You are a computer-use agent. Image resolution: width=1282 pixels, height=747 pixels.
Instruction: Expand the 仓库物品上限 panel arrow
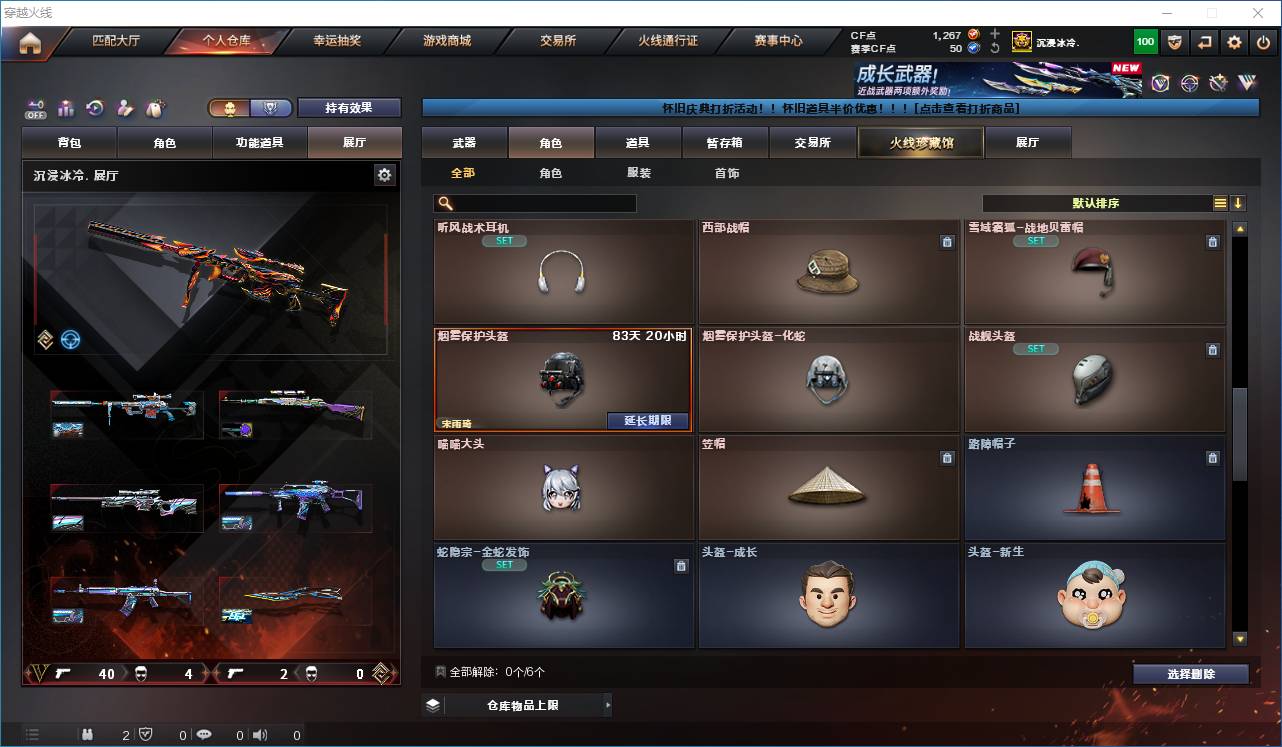click(607, 704)
